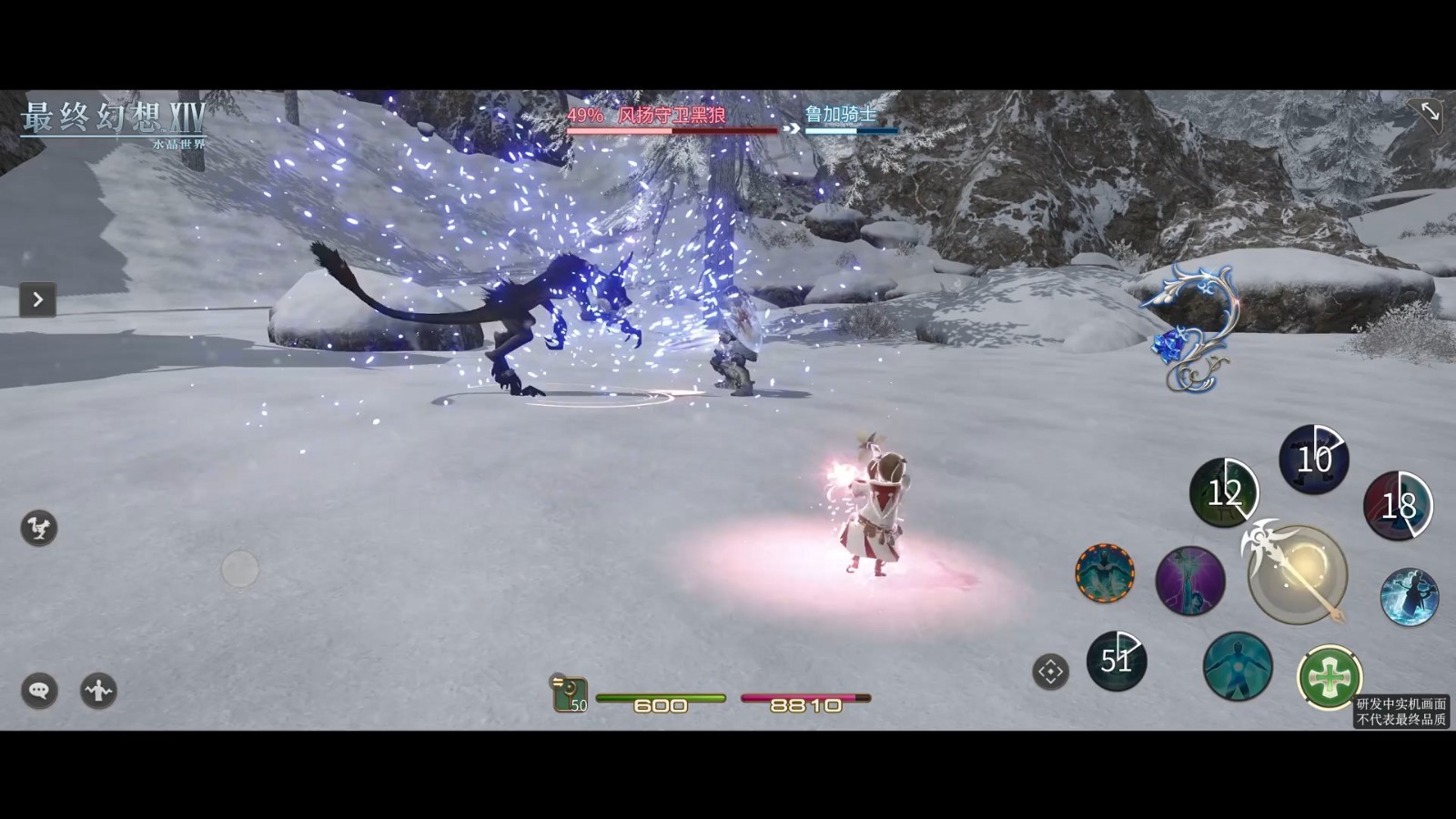1456x819 pixels.
Task: Summon the chocobo mount
Action: pyautogui.click(x=39, y=528)
